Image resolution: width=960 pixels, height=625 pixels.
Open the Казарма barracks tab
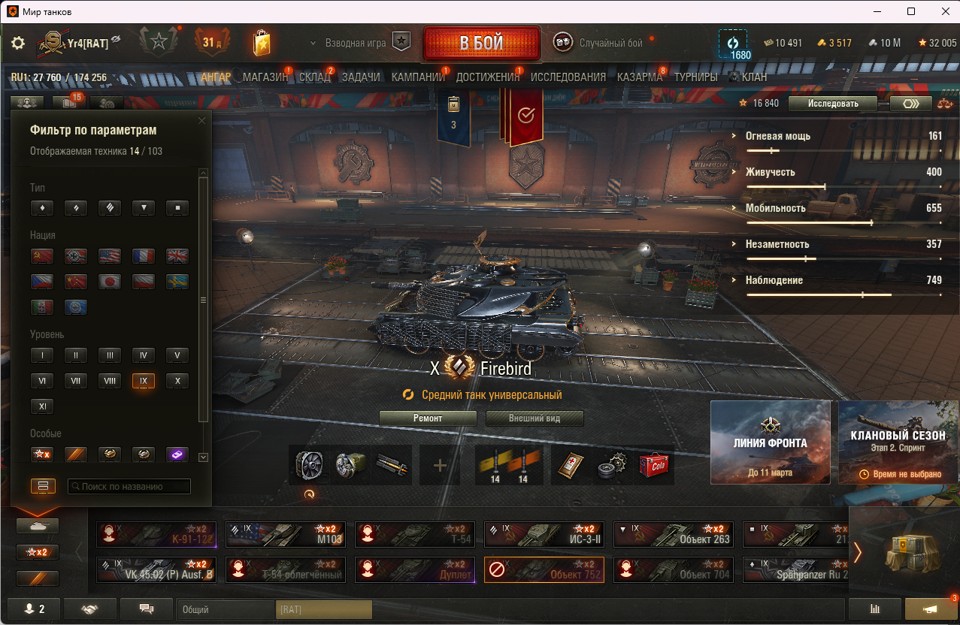[639, 77]
